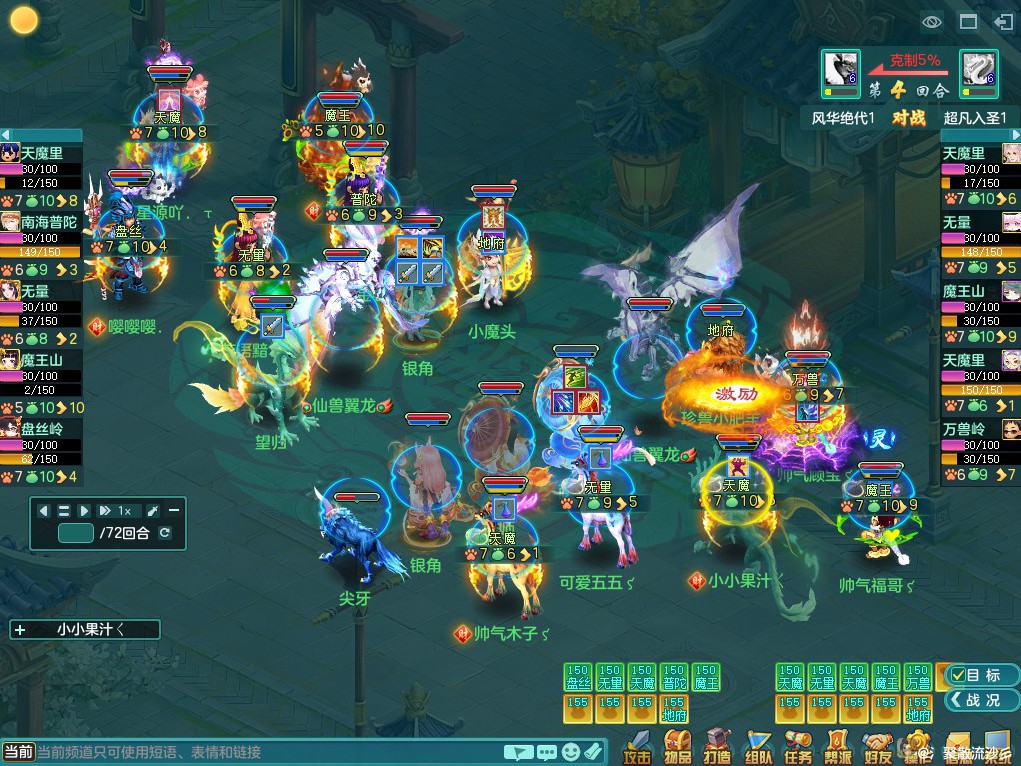Play the next replay round
Viewport: 1021px width, 766px height.
click(84, 511)
